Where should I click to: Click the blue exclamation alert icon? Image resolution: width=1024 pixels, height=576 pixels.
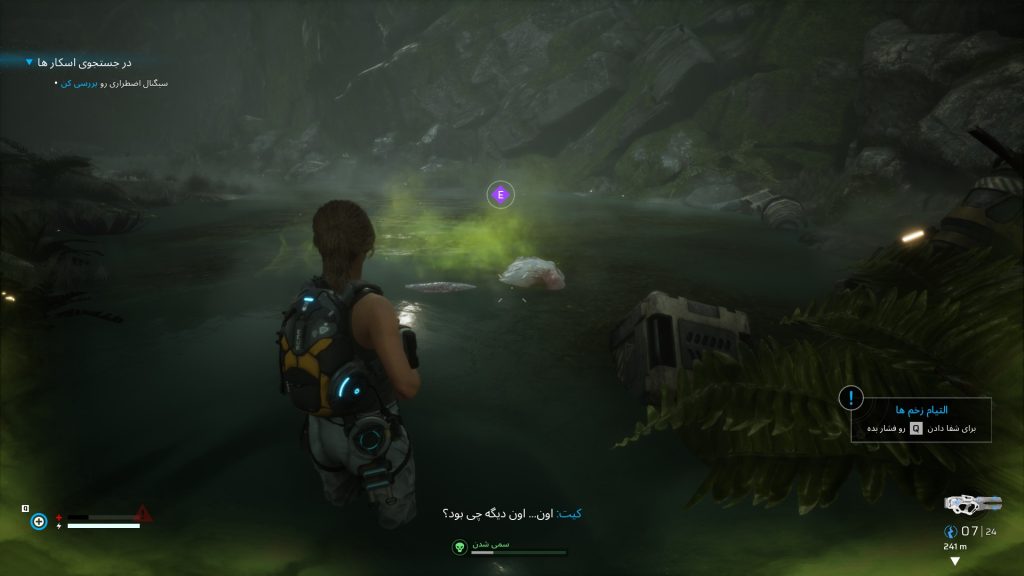851,398
